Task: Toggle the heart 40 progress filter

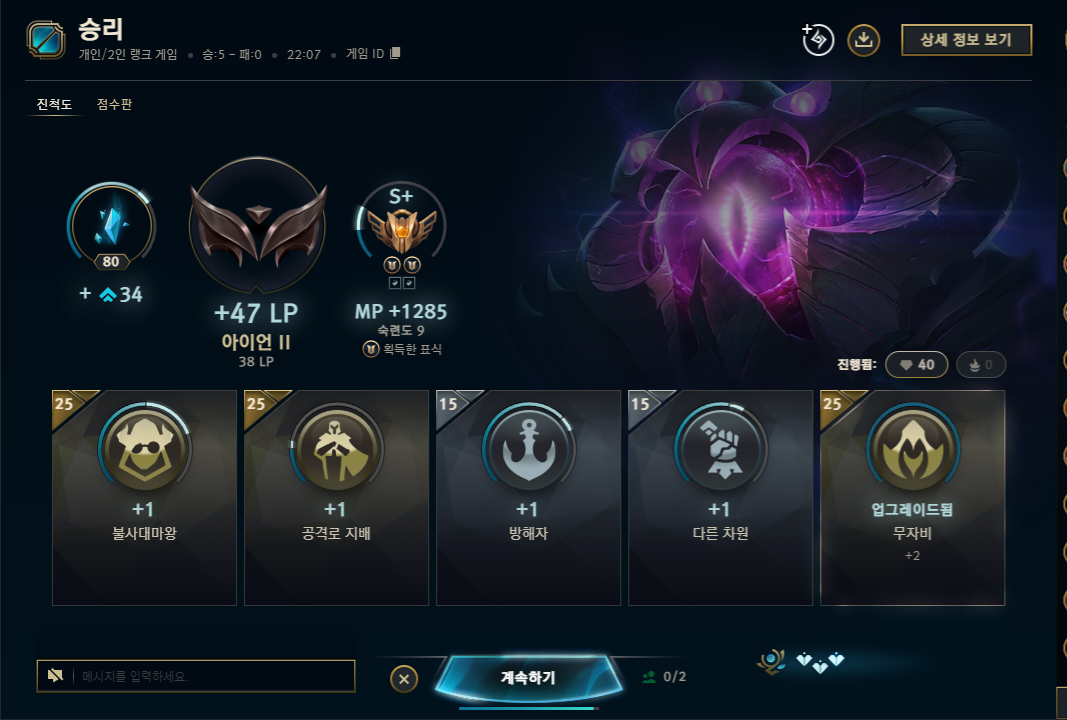Action: tap(916, 365)
